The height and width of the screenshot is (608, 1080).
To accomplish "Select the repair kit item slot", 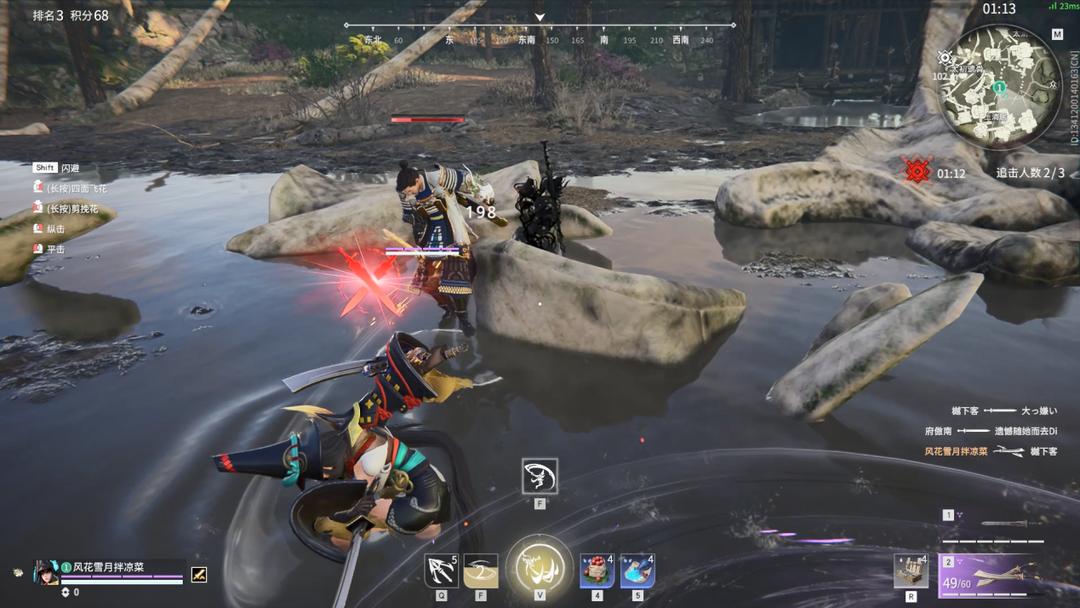I will point(910,571).
